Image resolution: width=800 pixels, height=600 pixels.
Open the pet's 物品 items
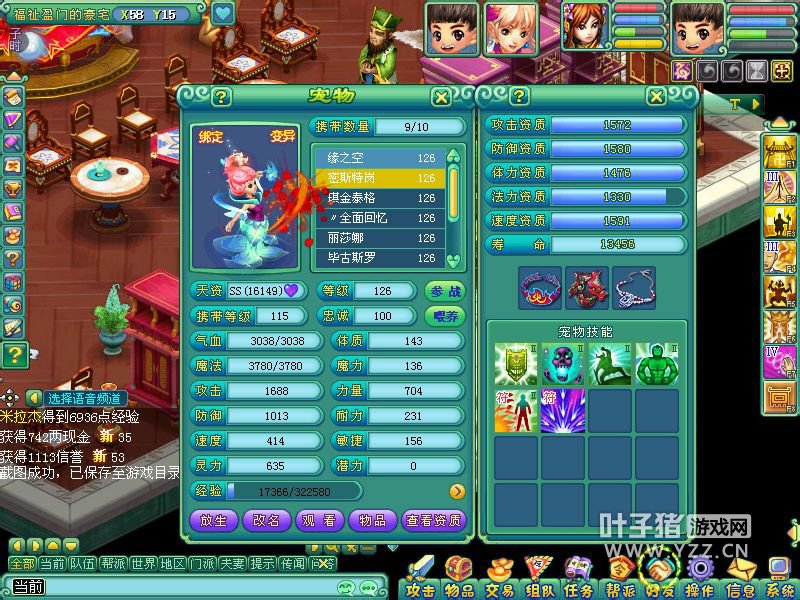tap(372, 520)
